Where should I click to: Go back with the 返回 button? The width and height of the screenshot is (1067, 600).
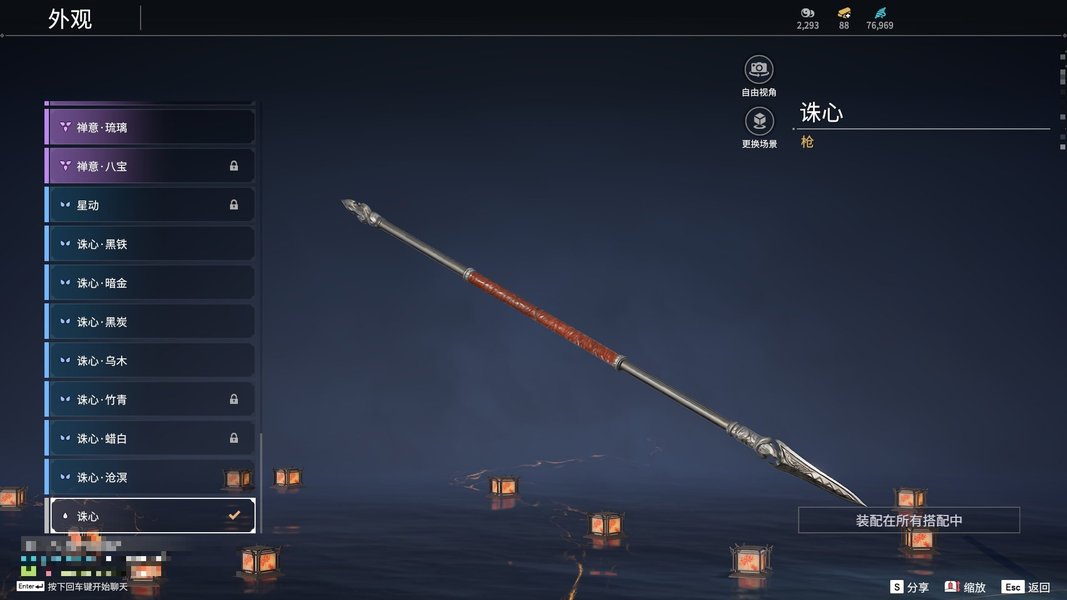[1026, 587]
